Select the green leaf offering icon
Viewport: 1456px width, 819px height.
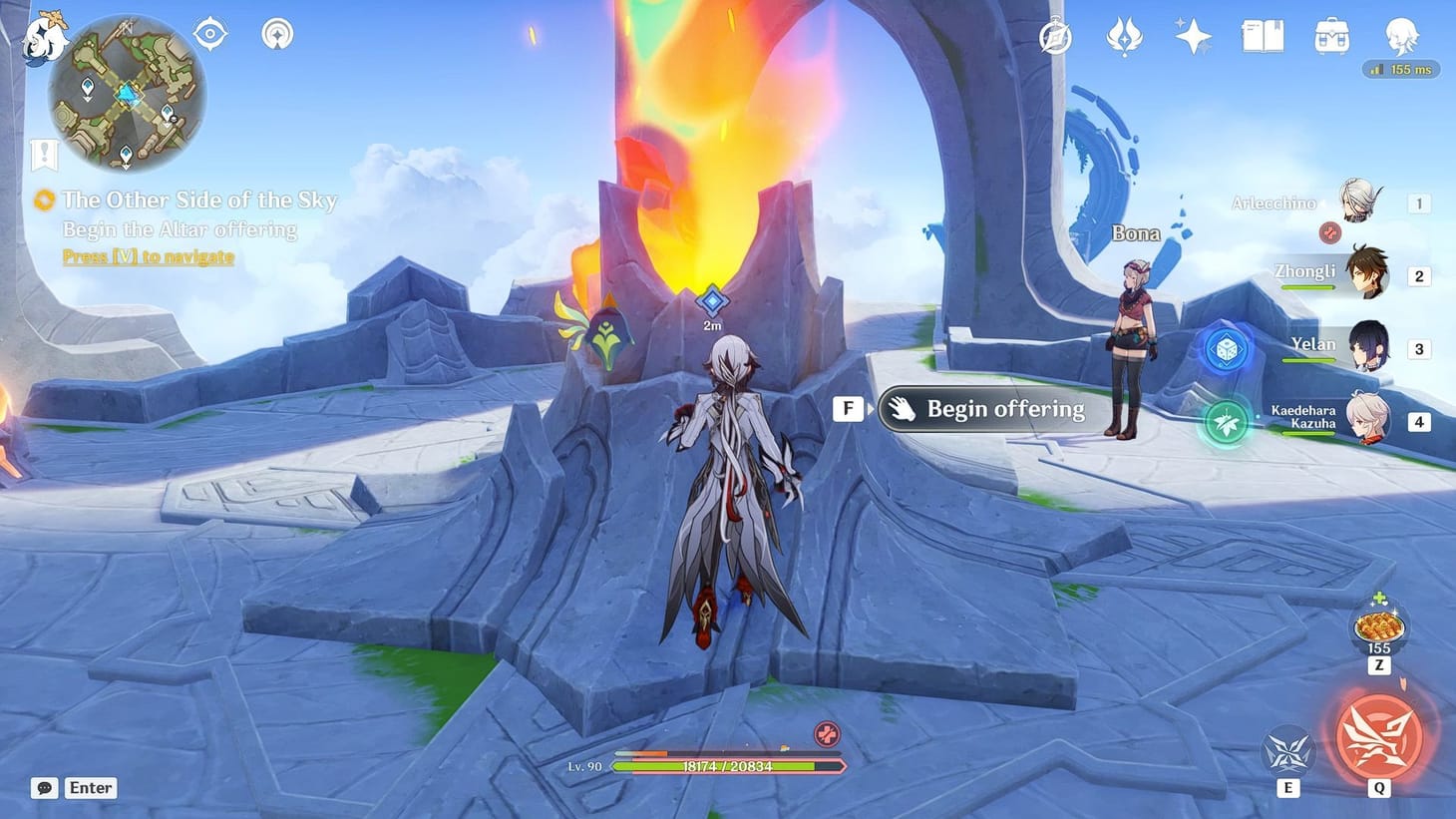1225,422
